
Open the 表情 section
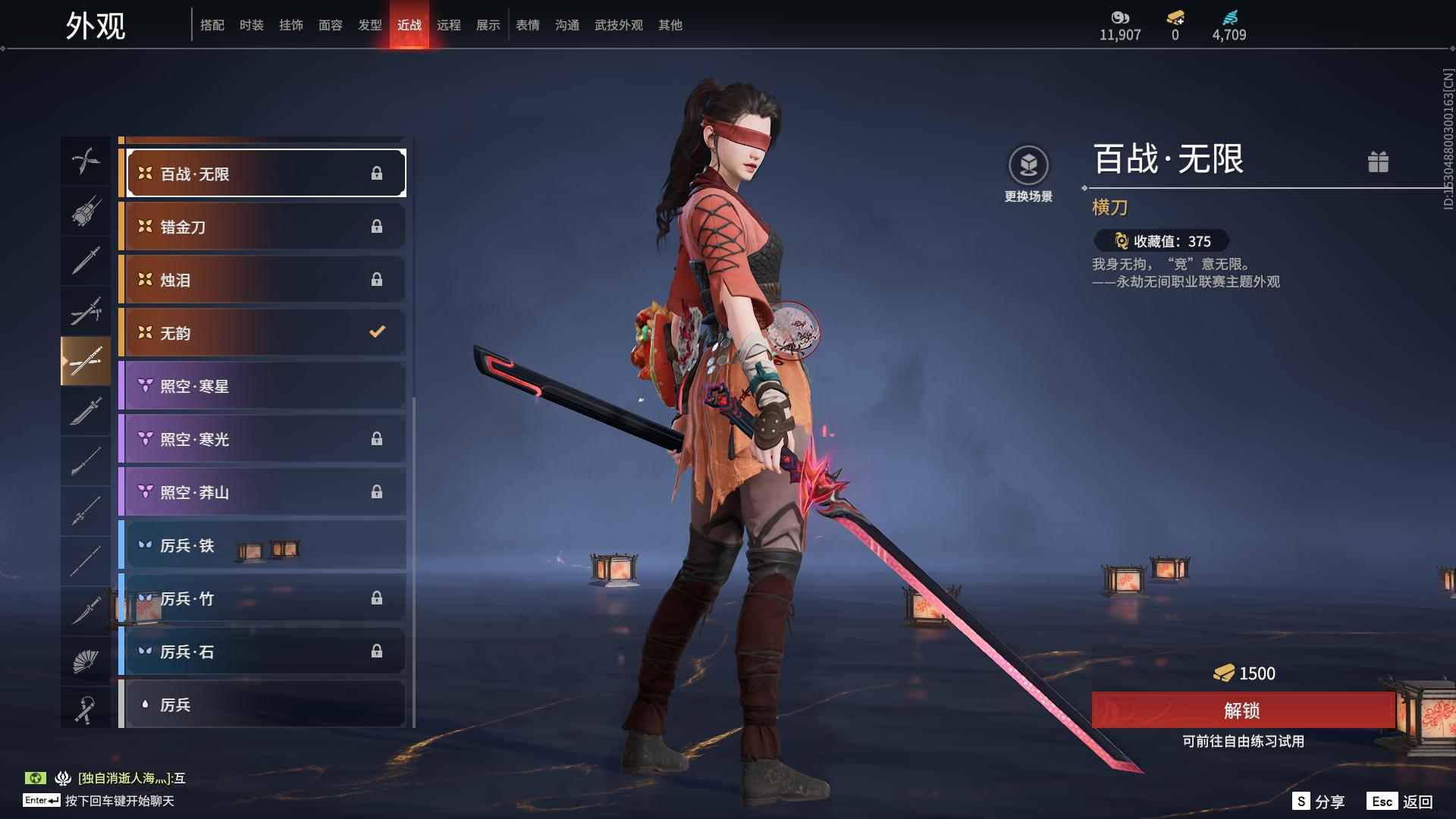point(528,25)
